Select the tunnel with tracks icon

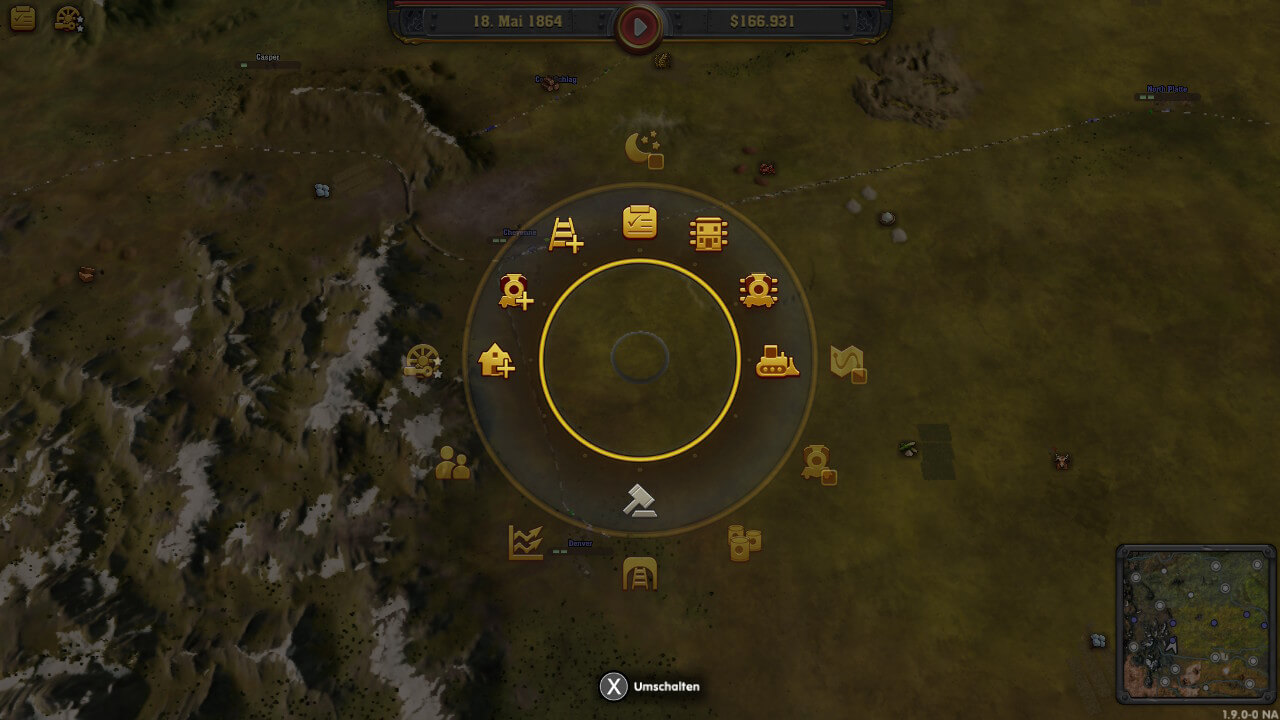[640, 574]
